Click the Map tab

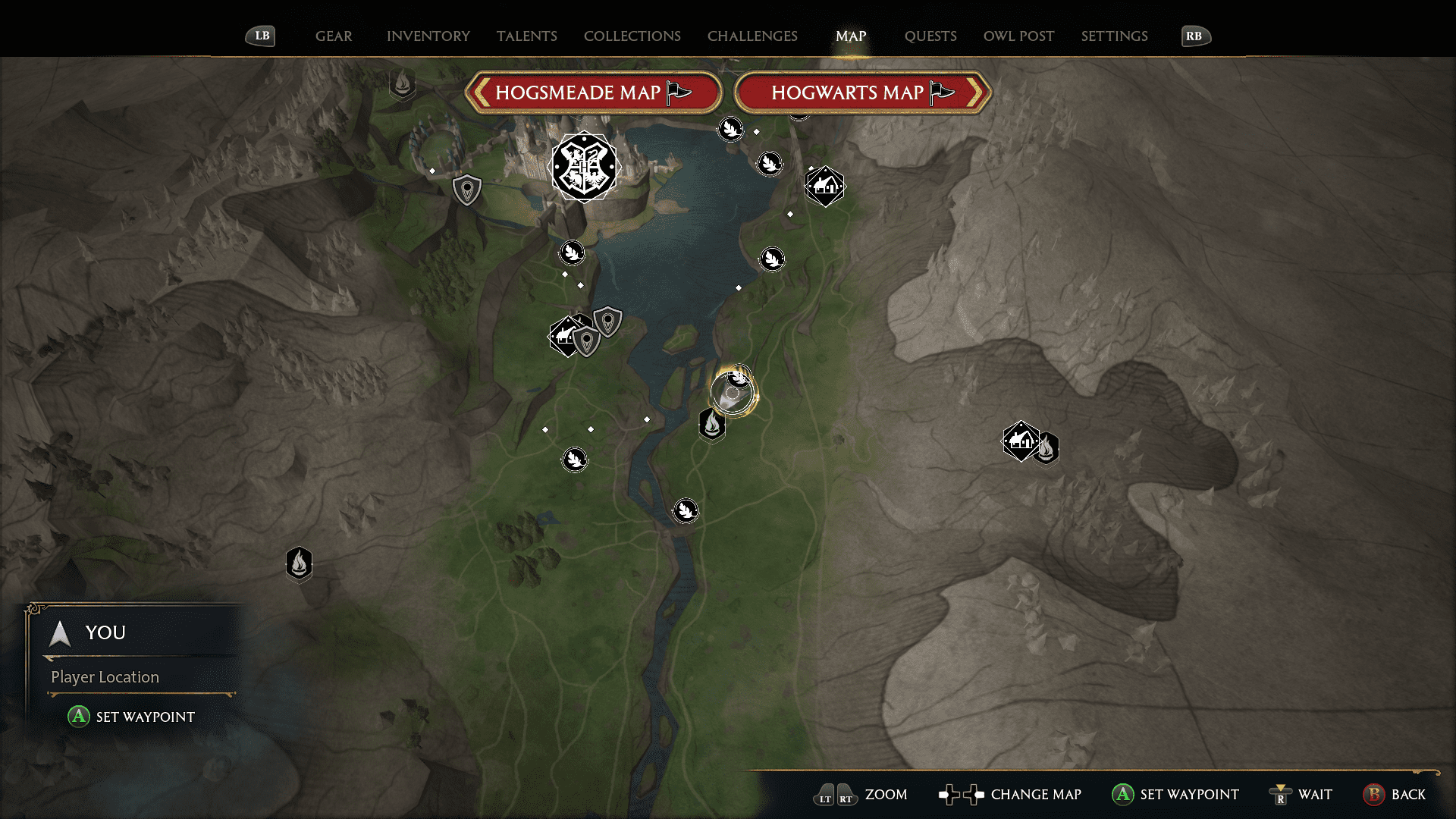(x=850, y=36)
